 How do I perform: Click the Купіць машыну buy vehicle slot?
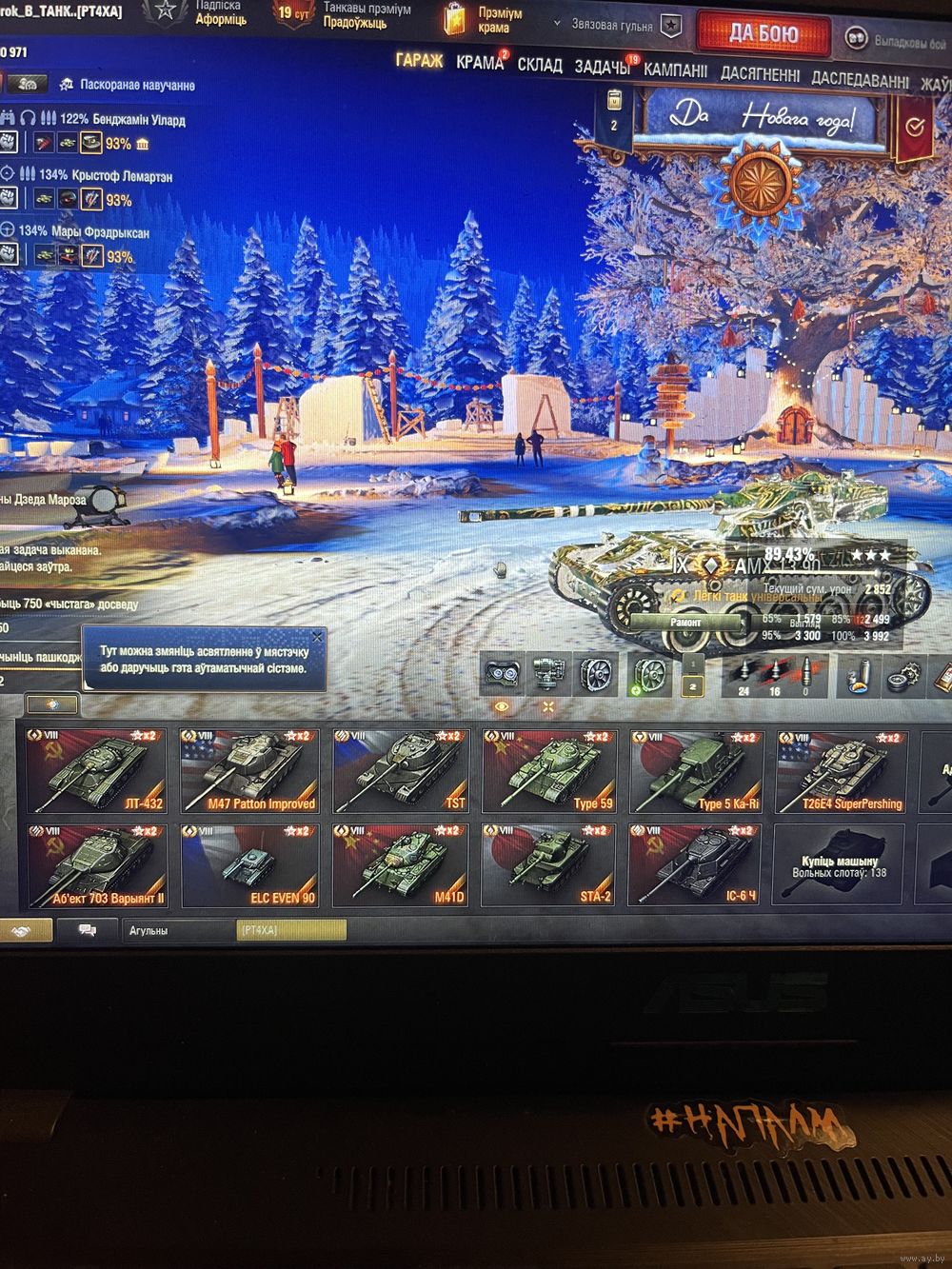pos(839,864)
